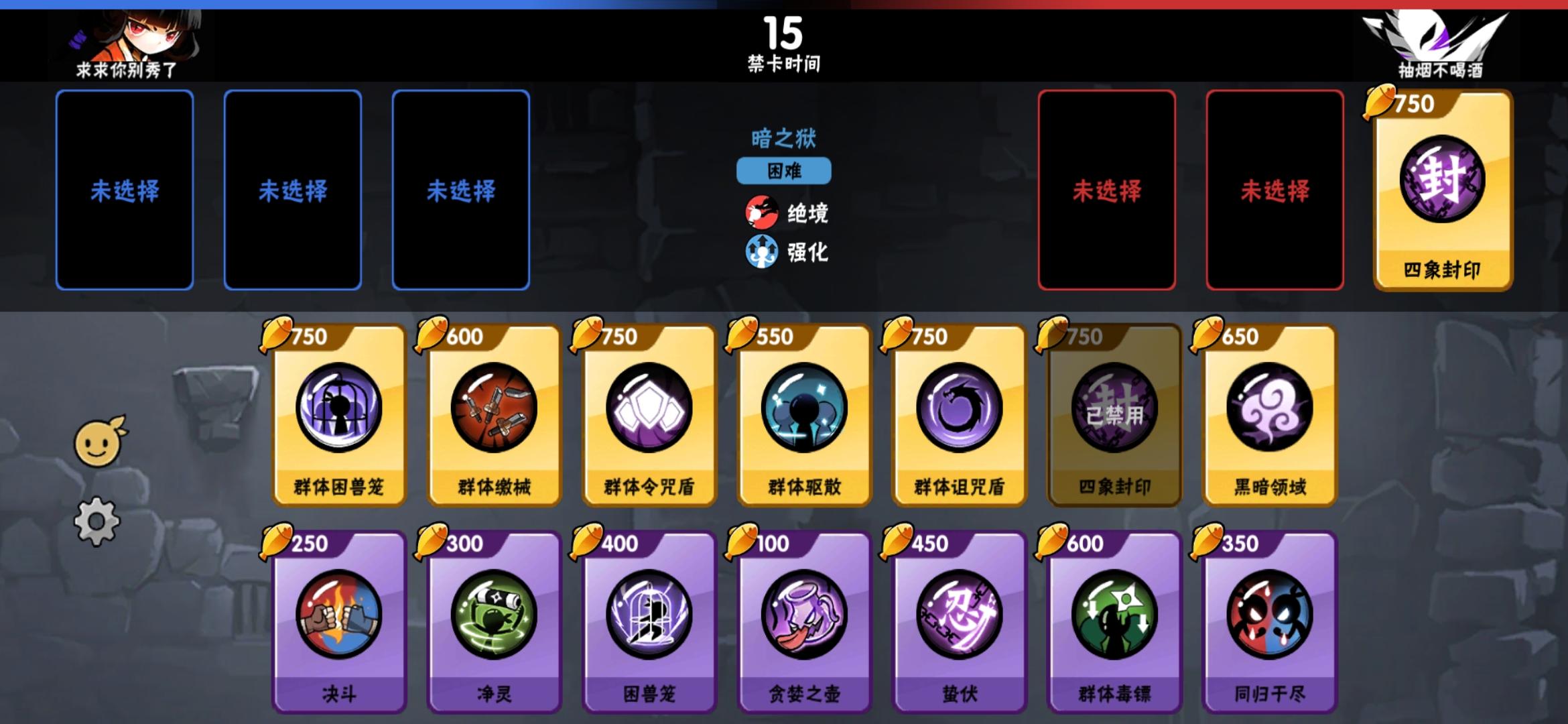
Task: Select the 黑暗领域 skill card
Action: (x=1268, y=412)
